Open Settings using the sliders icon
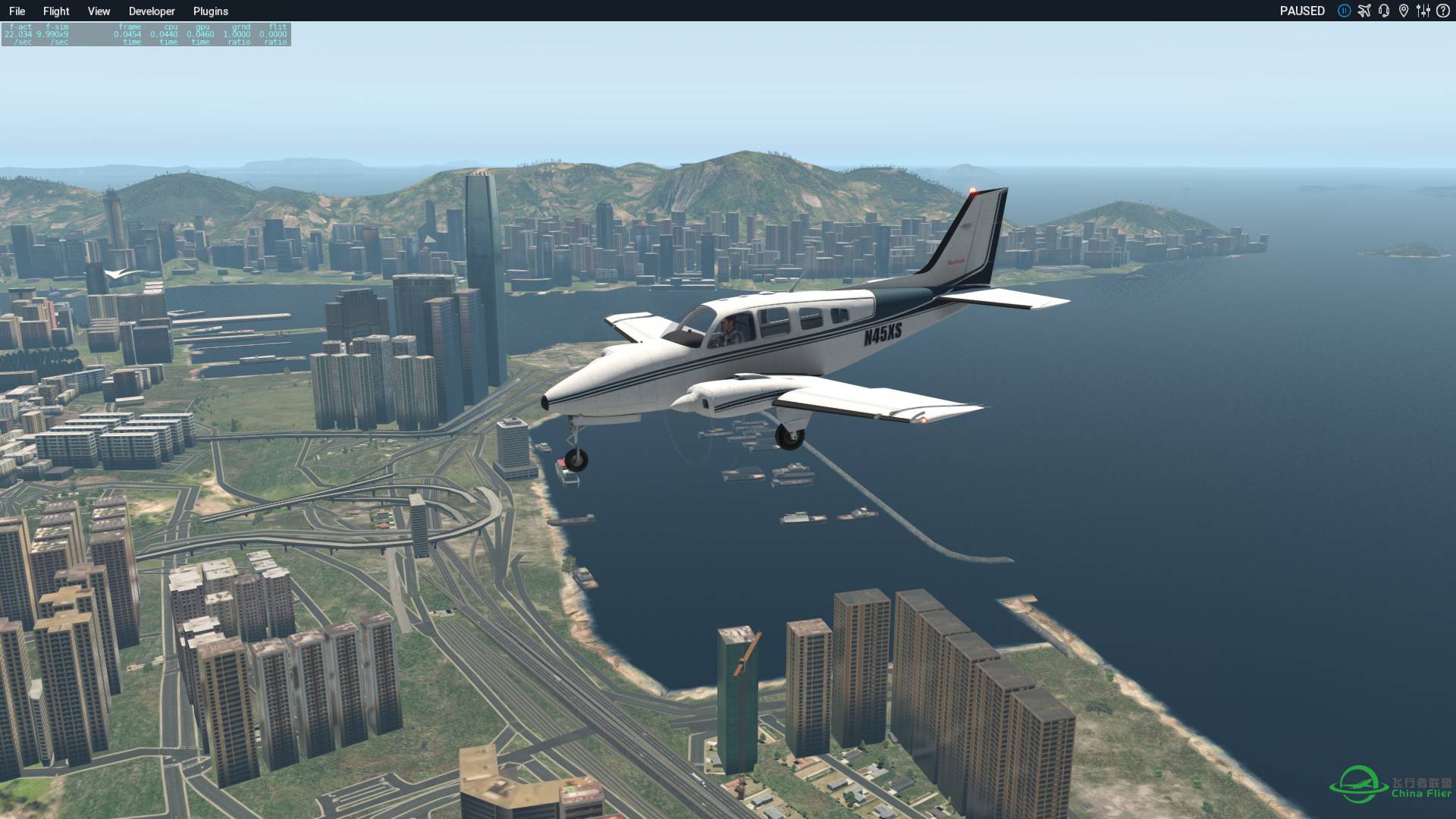This screenshot has height=819, width=1456. [x=1423, y=11]
